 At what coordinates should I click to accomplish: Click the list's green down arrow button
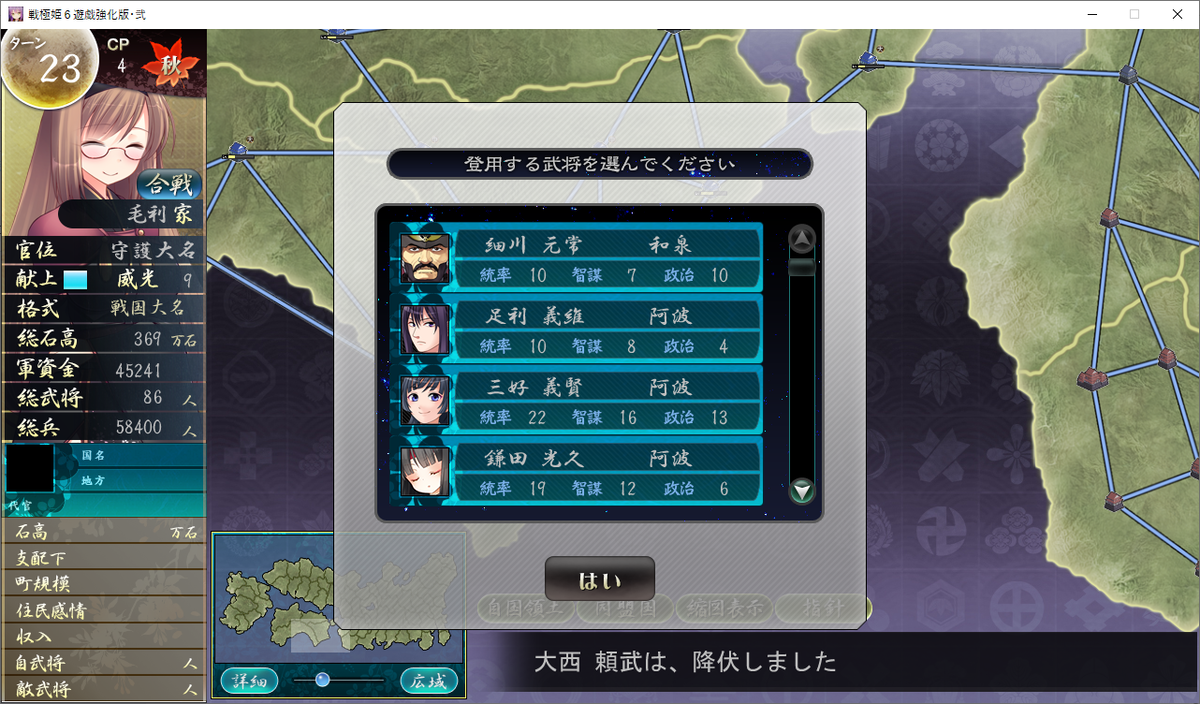[802, 490]
